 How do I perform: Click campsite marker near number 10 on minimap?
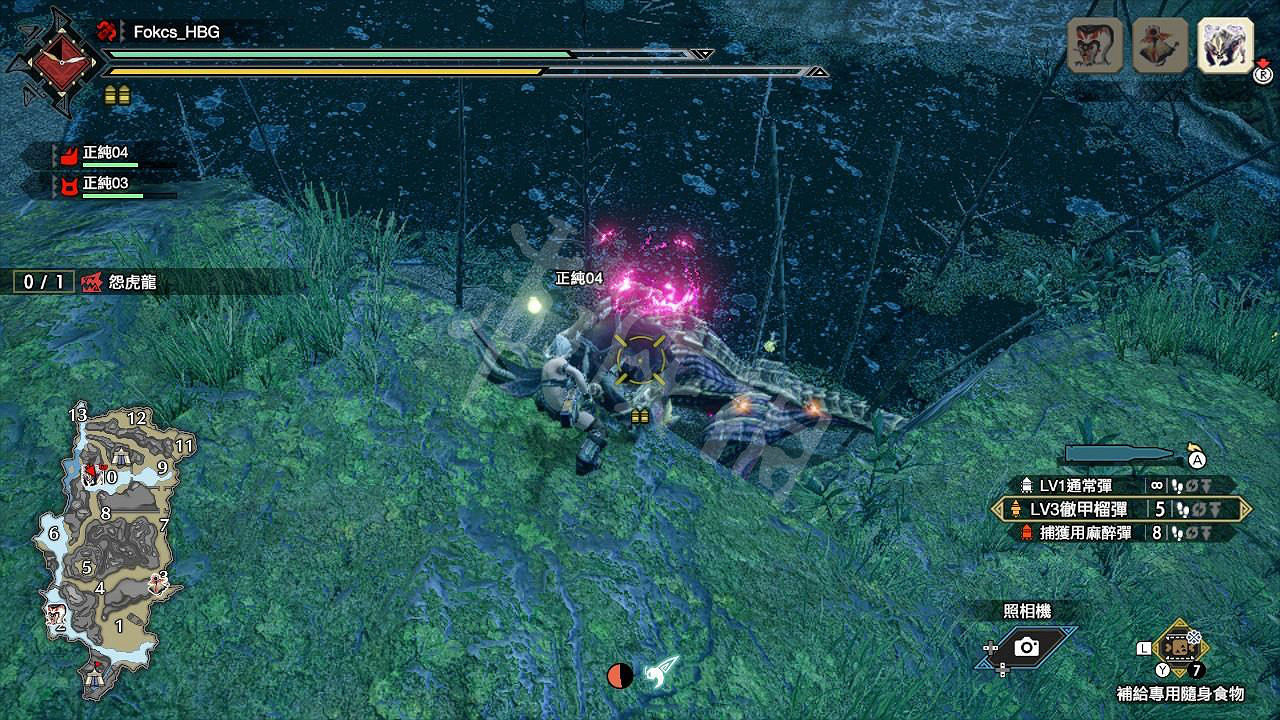pyautogui.click(x=121, y=457)
